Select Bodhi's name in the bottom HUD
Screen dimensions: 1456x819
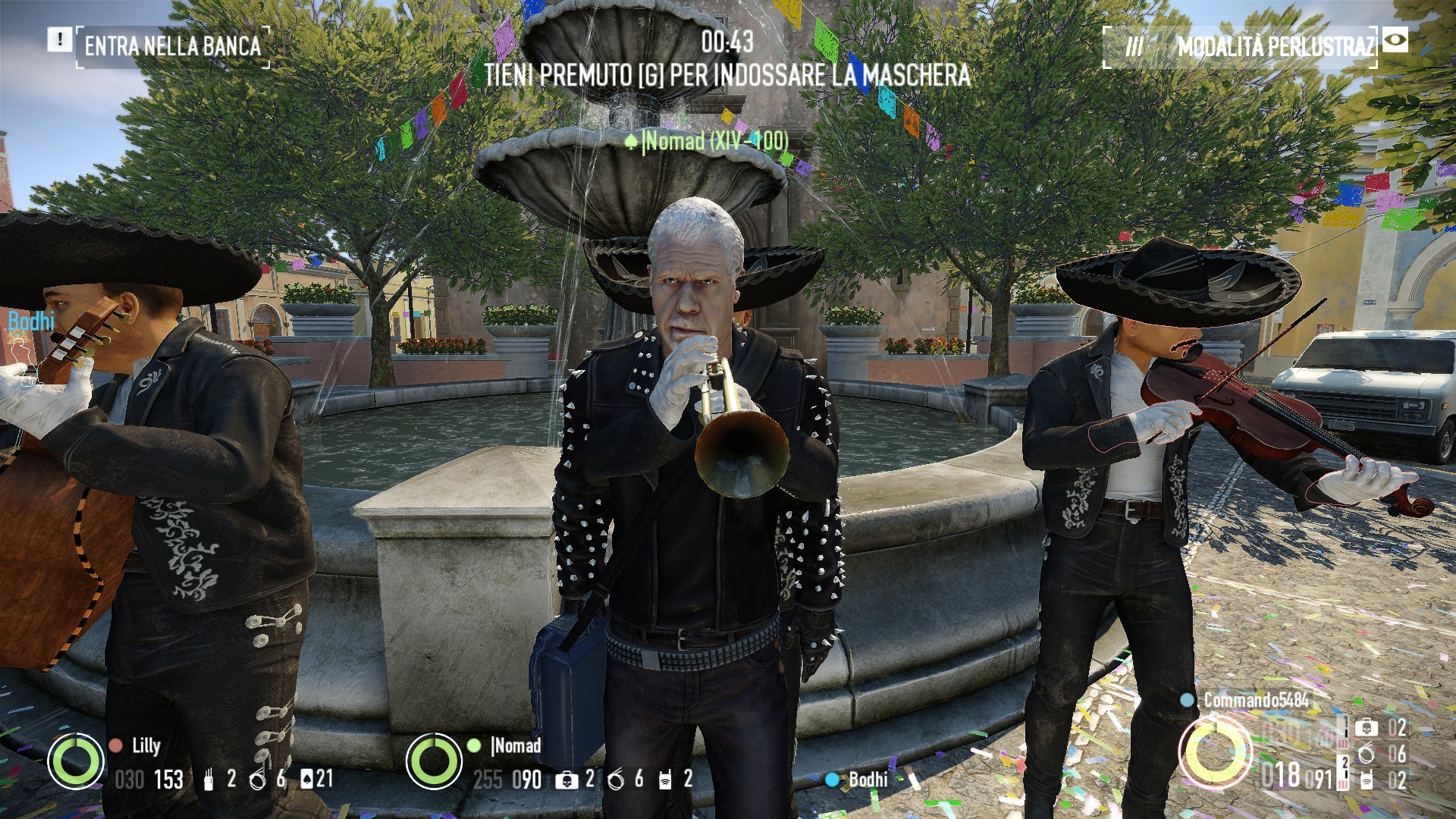pos(868,779)
